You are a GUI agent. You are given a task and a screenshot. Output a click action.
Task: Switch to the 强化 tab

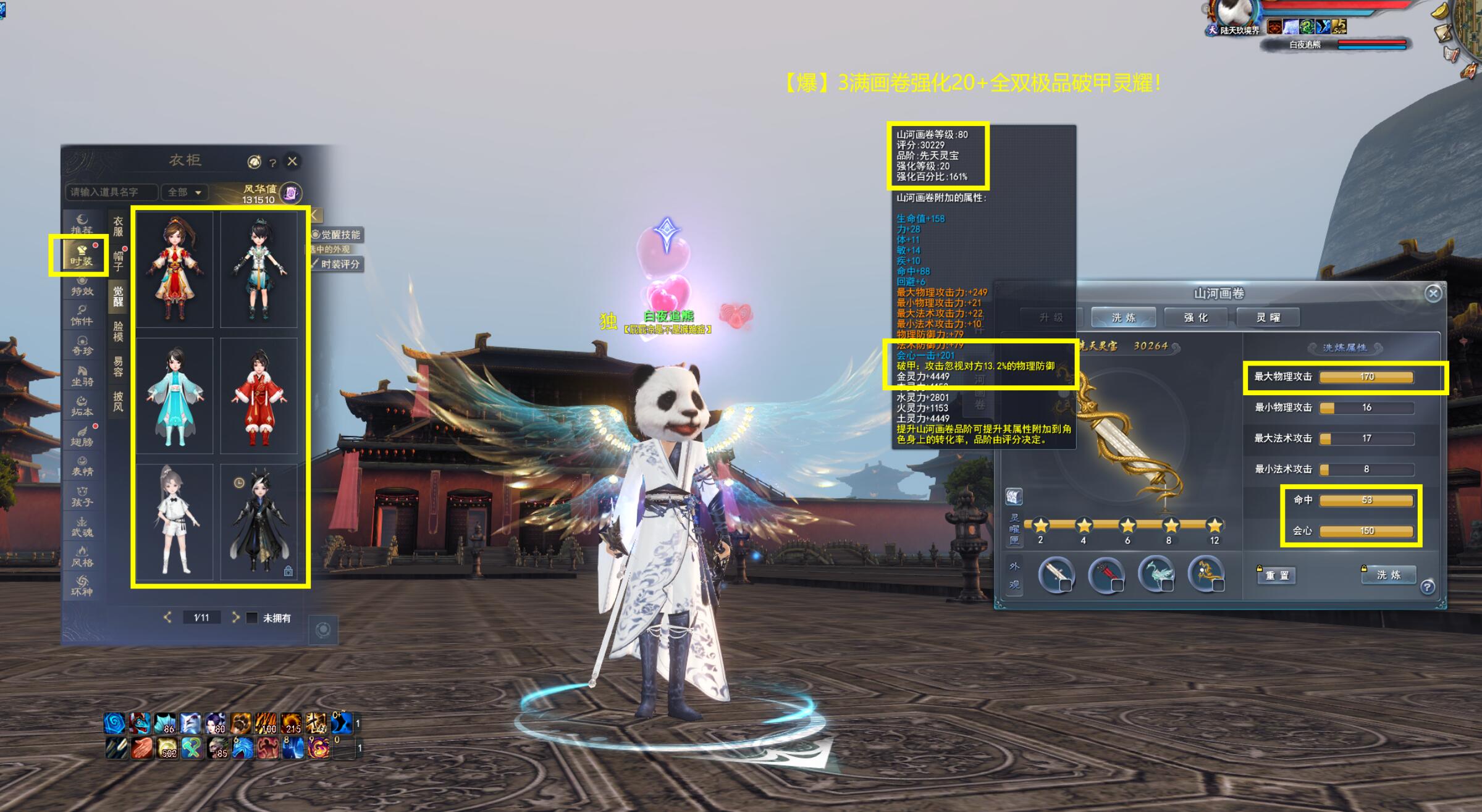click(1196, 317)
